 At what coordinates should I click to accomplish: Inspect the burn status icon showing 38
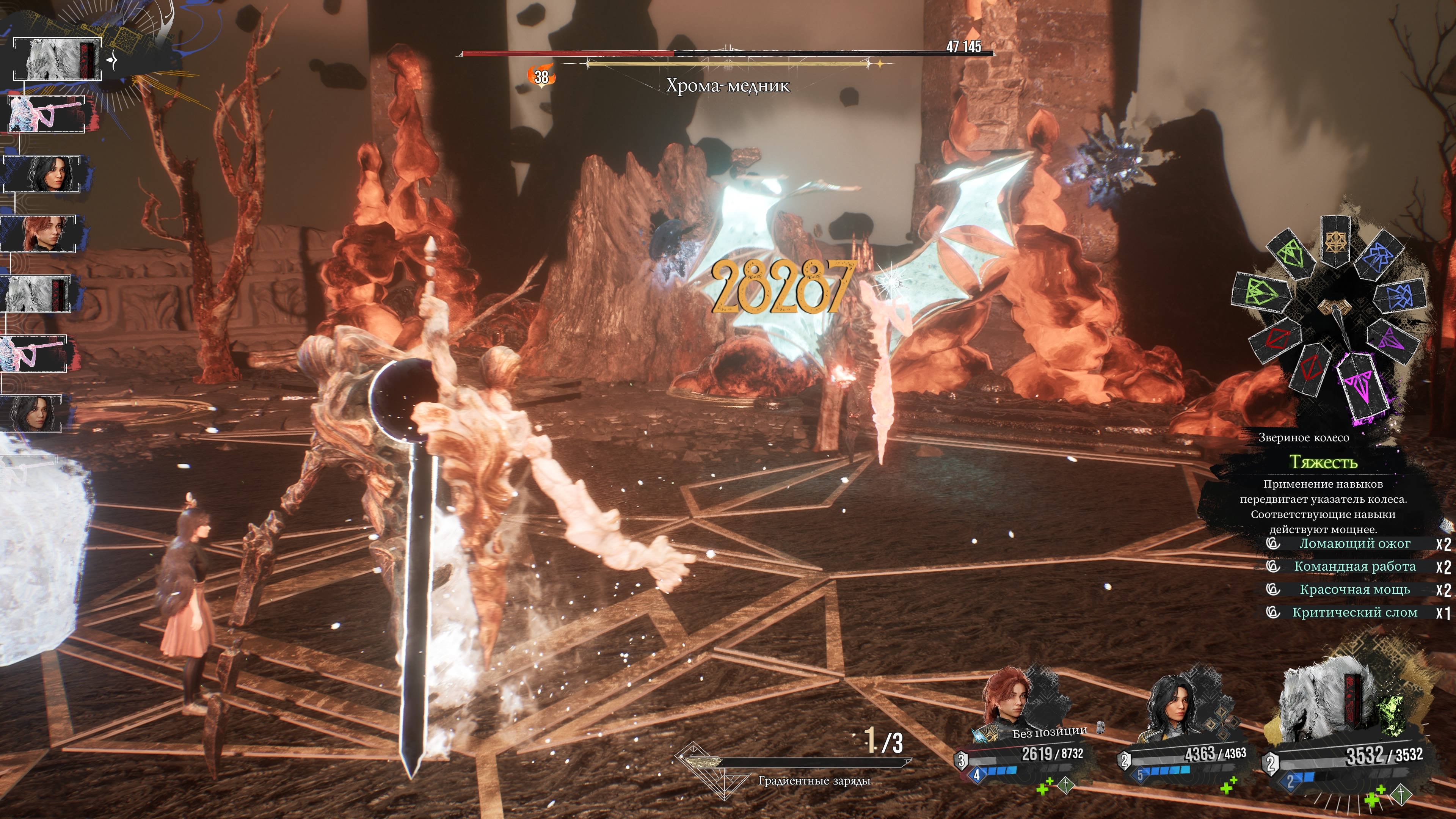click(x=541, y=76)
